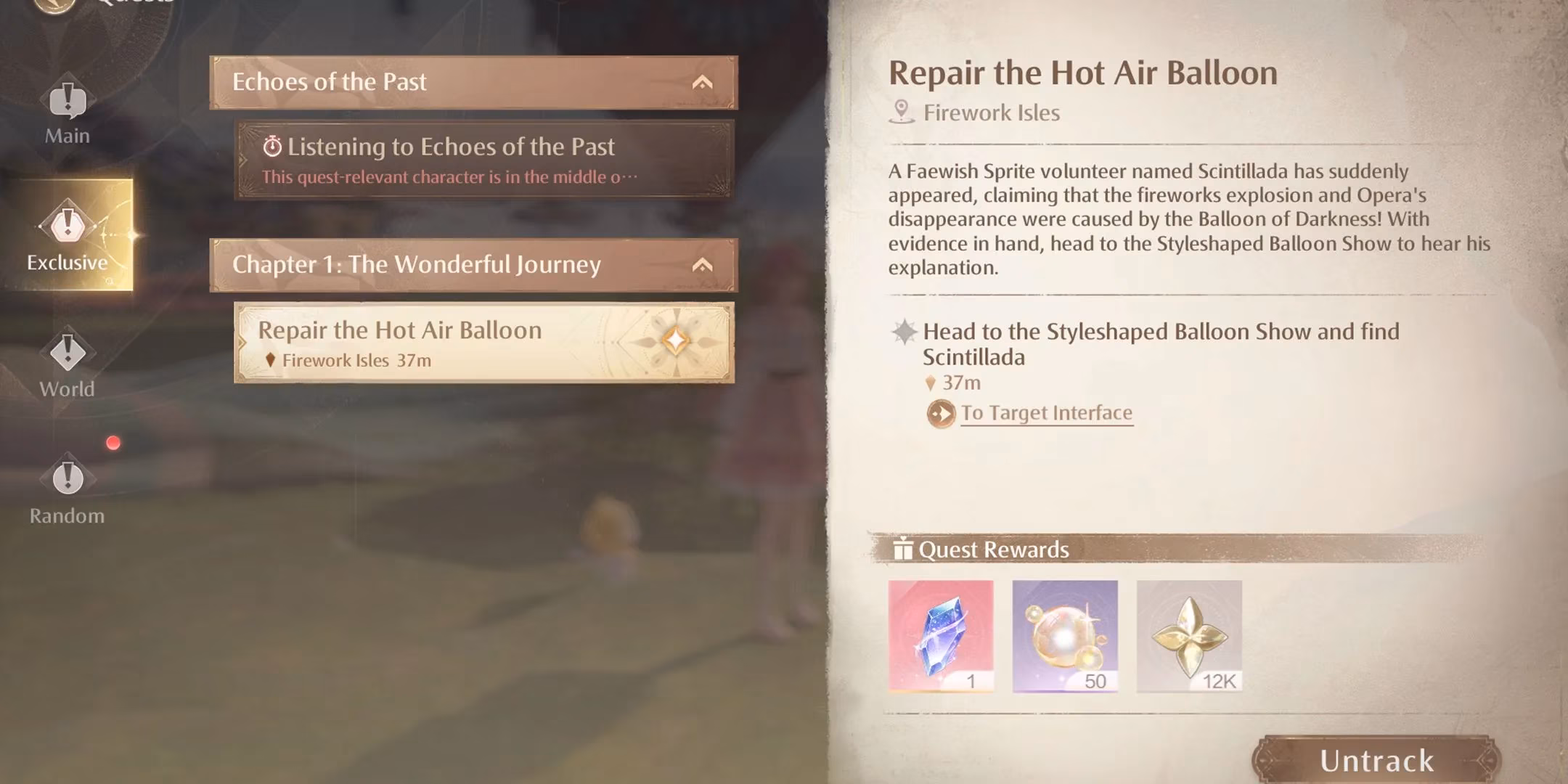The image size is (1568, 784).
Task: Click the red notification dot near Random
Action: pos(114,441)
